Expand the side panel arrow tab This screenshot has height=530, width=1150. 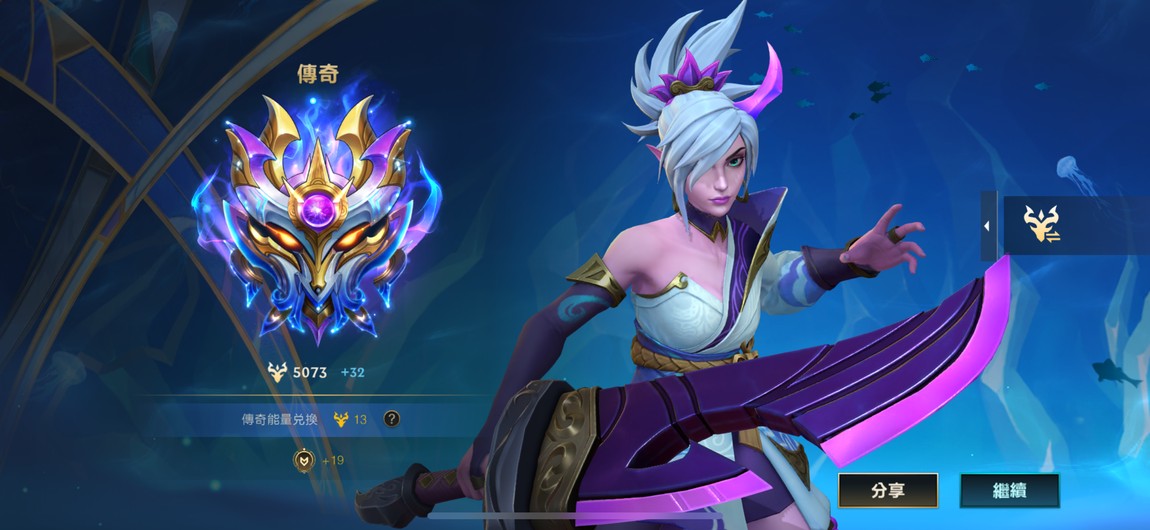987,226
